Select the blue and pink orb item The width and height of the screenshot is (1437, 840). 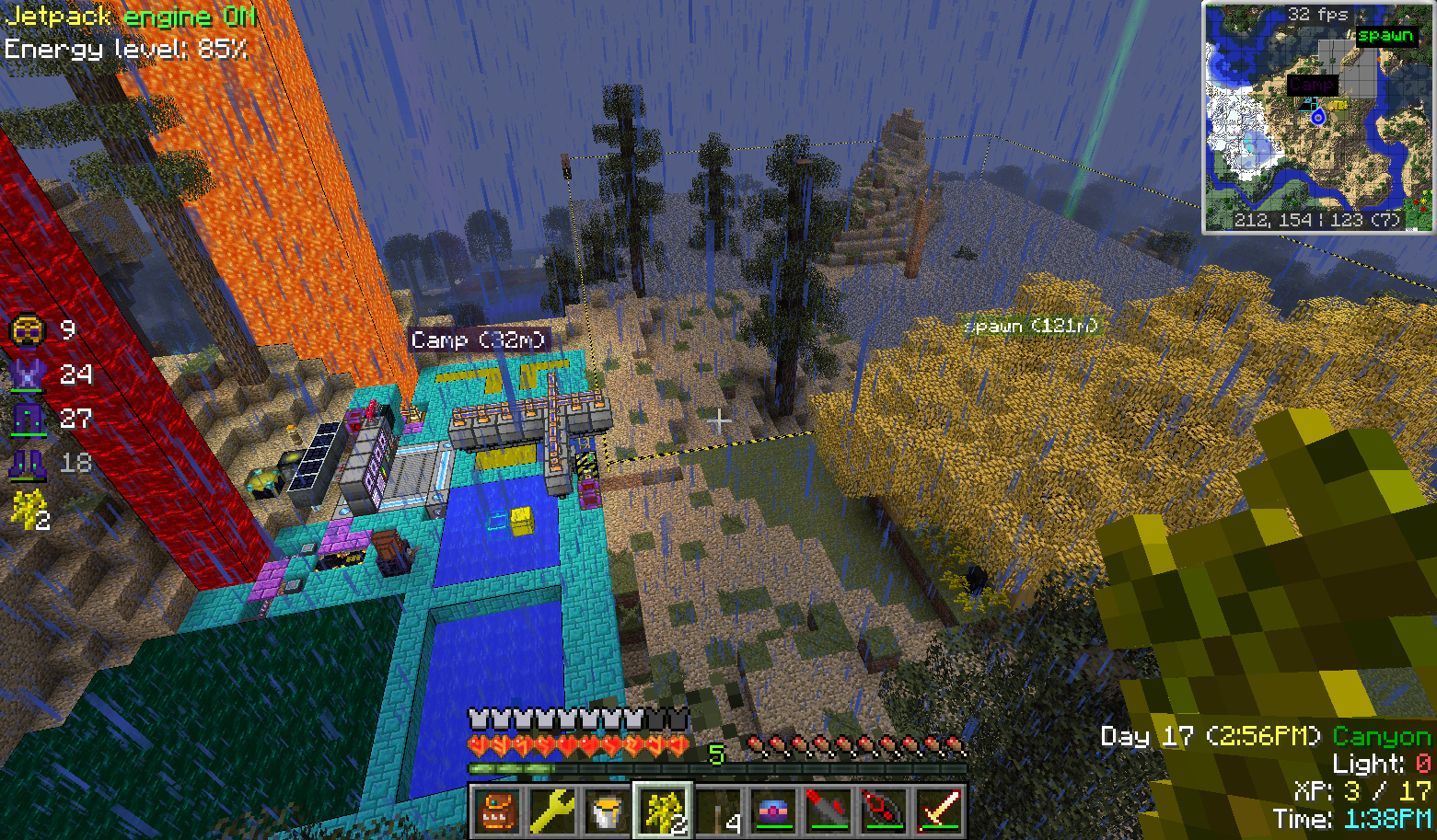[x=773, y=811]
